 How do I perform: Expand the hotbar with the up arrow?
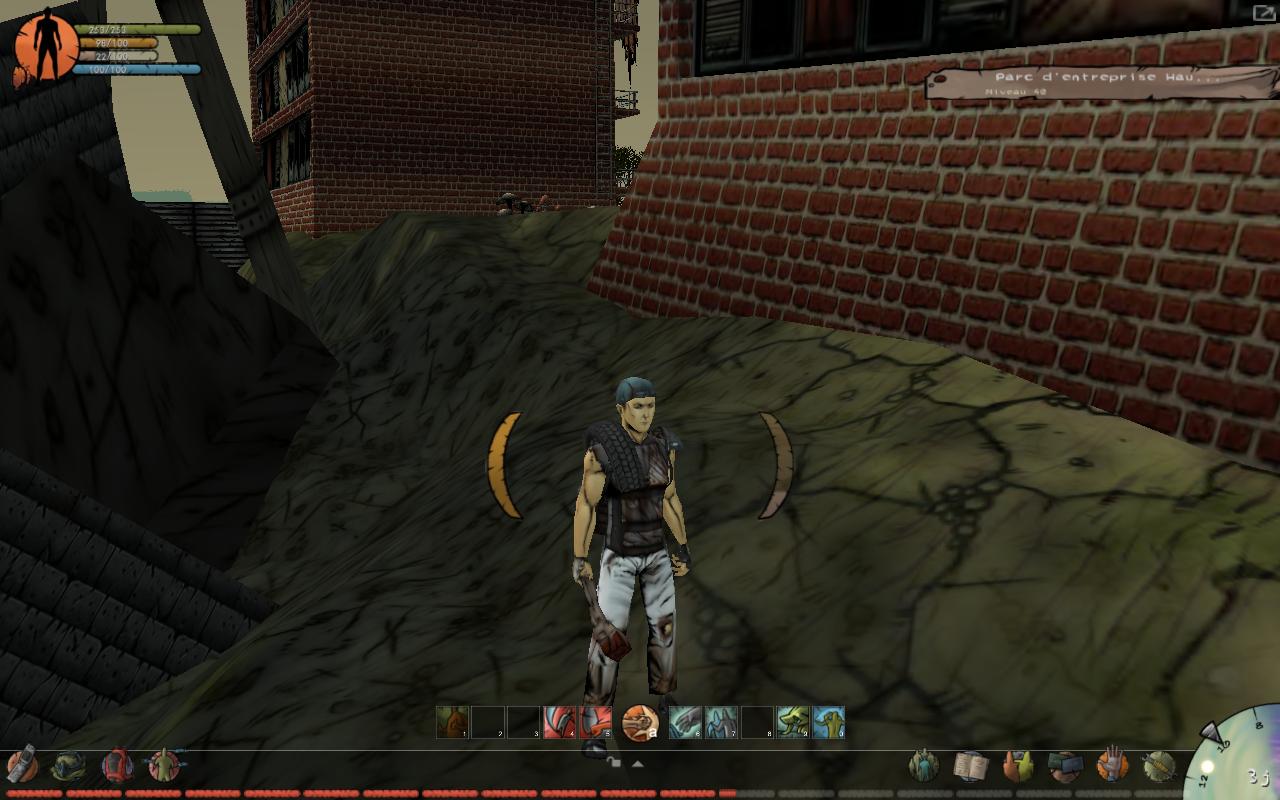point(637,763)
